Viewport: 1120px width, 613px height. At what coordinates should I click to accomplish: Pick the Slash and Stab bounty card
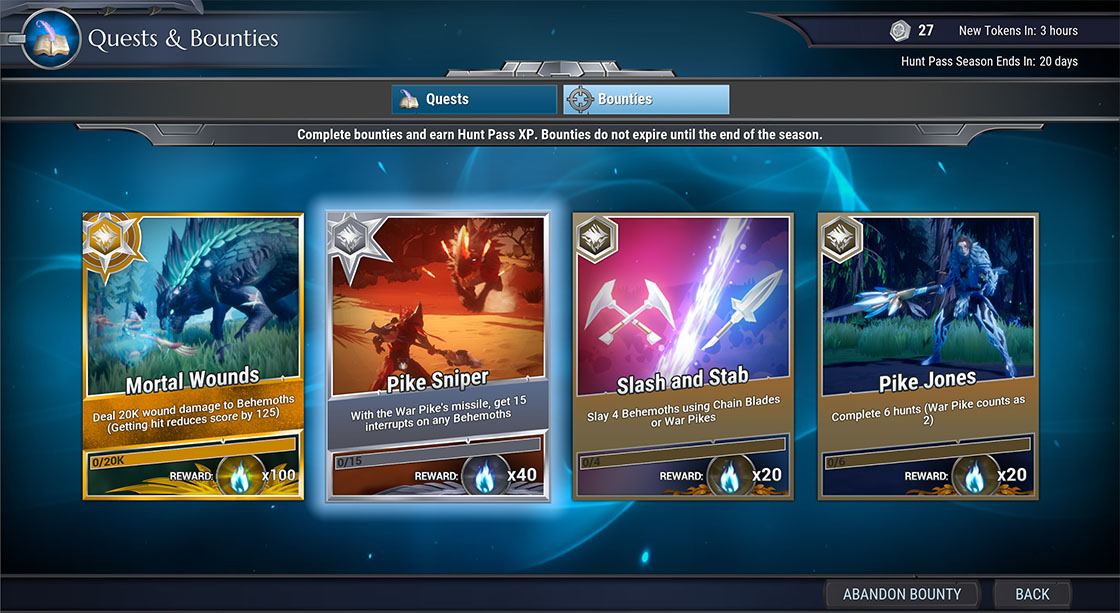(x=683, y=355)
